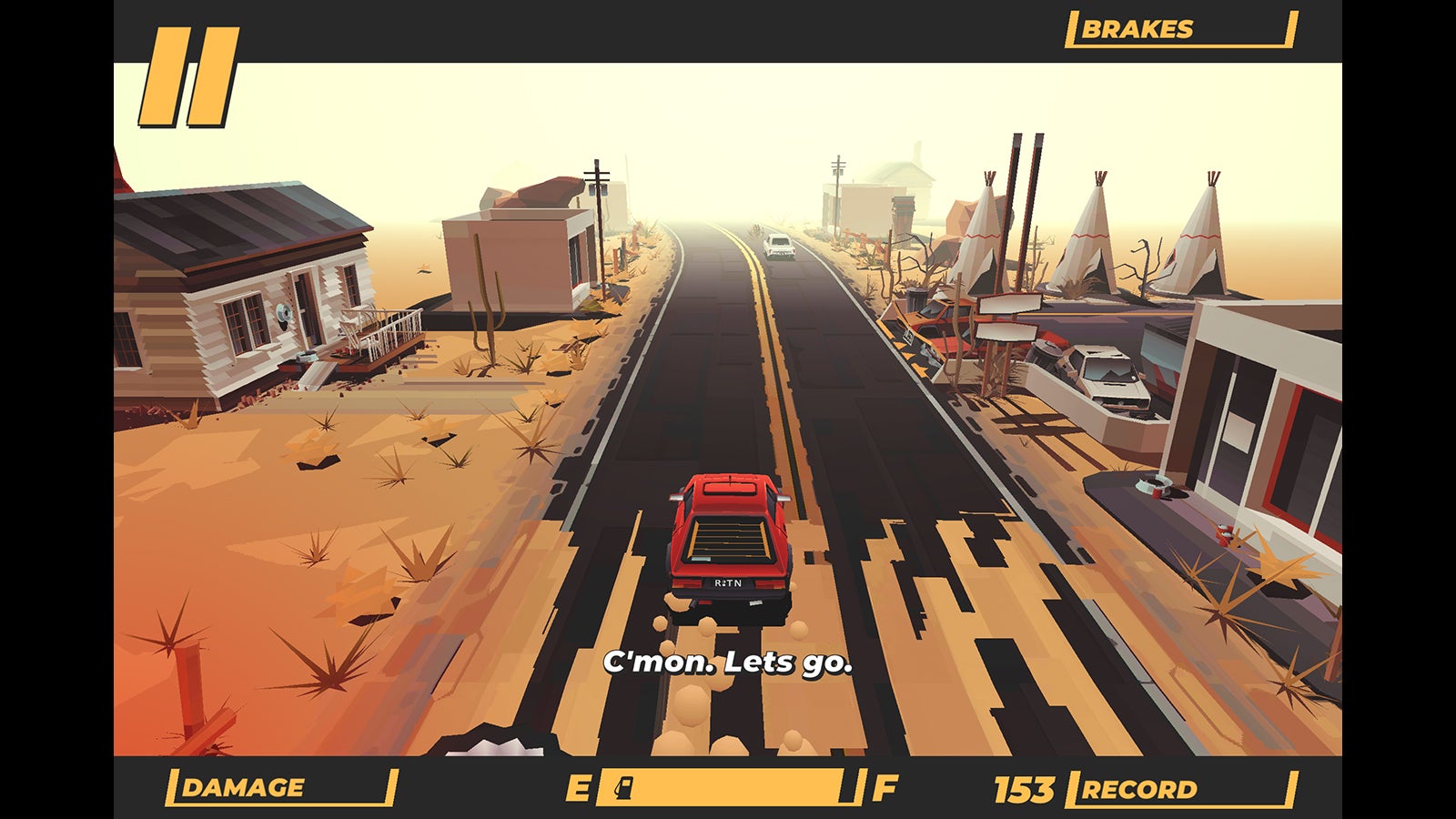
Task: Tap the subtitle reading C'mon. Lets go.
Action: (x=728, y=664)
